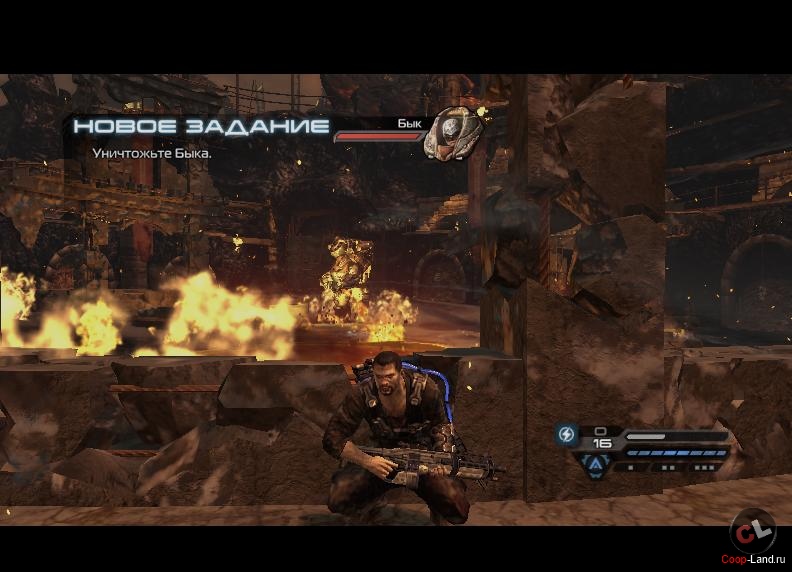The height and width of the screenshot is (572, 792).
Task: Click the 'Новое задание' objective banner
Action: [x=201, y=127]
